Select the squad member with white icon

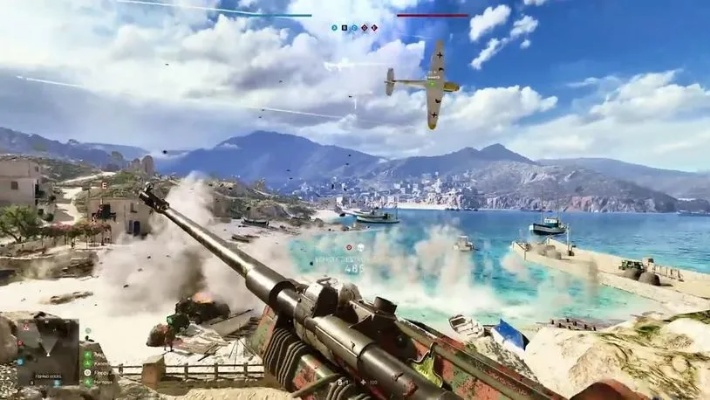[88, 372]
